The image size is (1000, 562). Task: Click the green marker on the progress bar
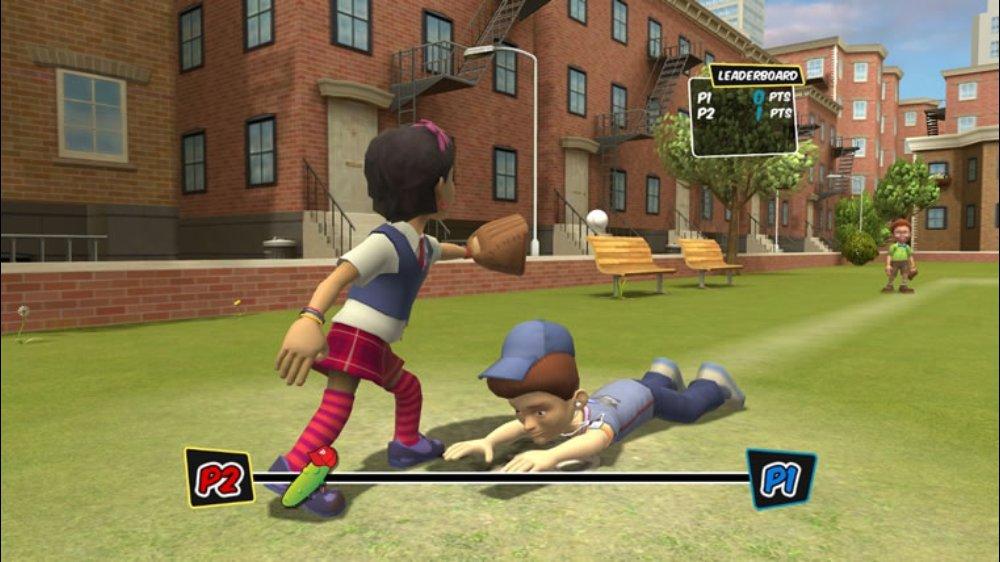[x=309, y=477]
